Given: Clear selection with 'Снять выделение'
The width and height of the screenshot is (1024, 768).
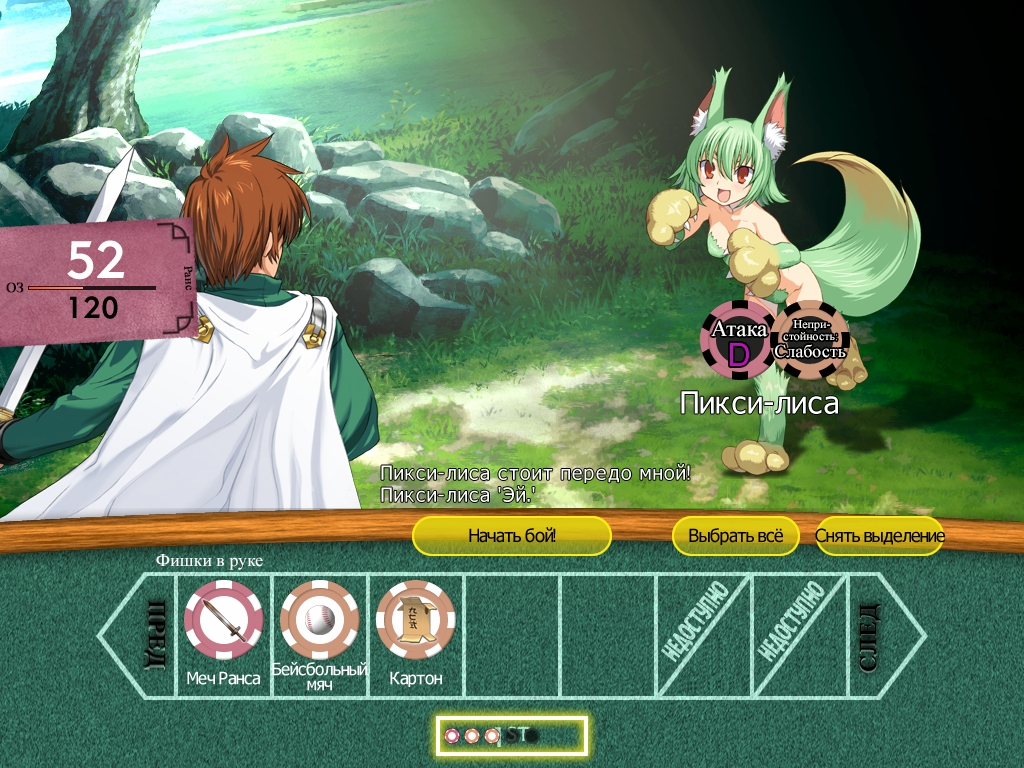Looking at the screenshot, I should 879,536.
